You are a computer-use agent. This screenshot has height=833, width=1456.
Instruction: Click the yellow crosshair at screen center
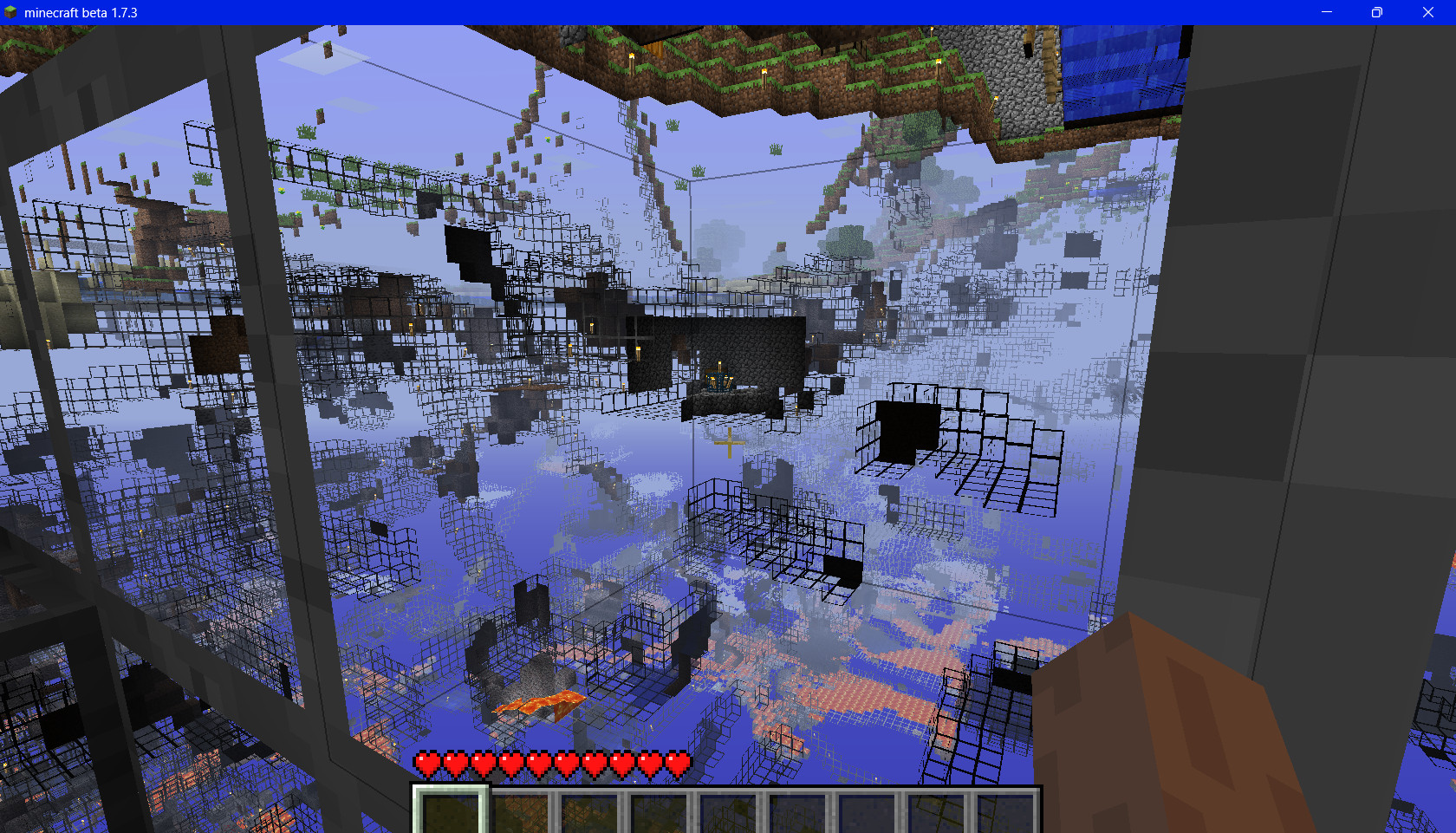click(728, 444)
